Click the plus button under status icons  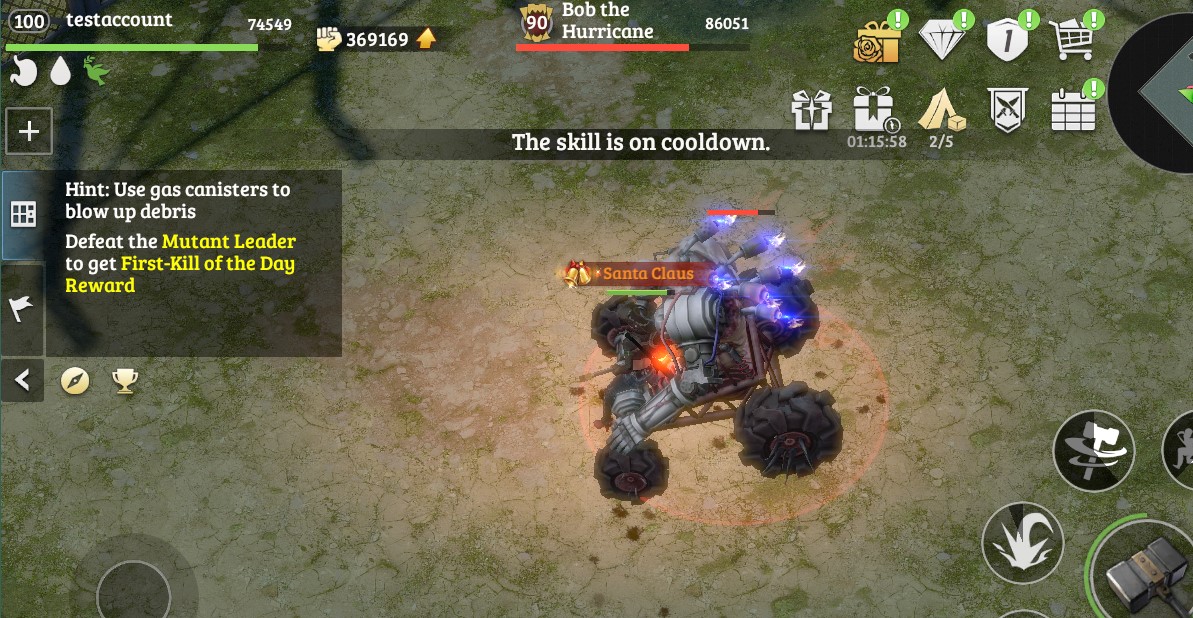click(29, 131)
